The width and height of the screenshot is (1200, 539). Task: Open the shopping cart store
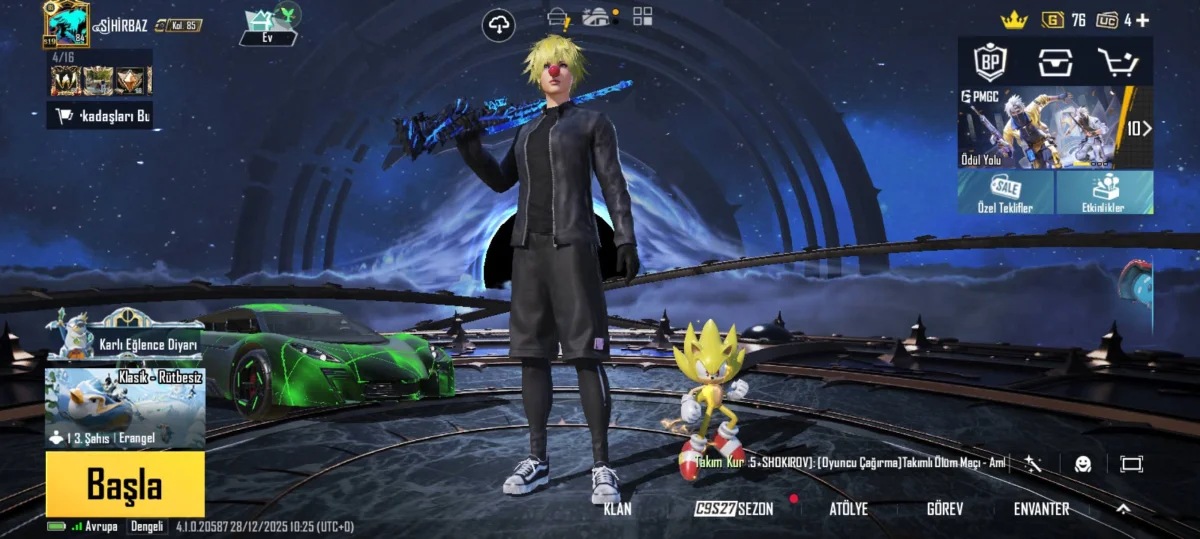[x=1117, y=62]
